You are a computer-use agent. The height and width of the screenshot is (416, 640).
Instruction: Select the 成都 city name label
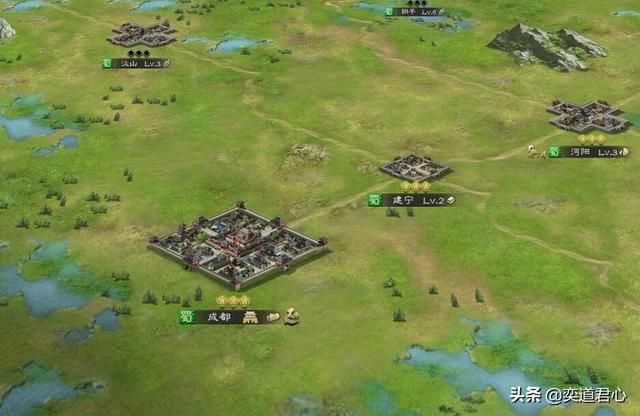[x=218, y=317]
